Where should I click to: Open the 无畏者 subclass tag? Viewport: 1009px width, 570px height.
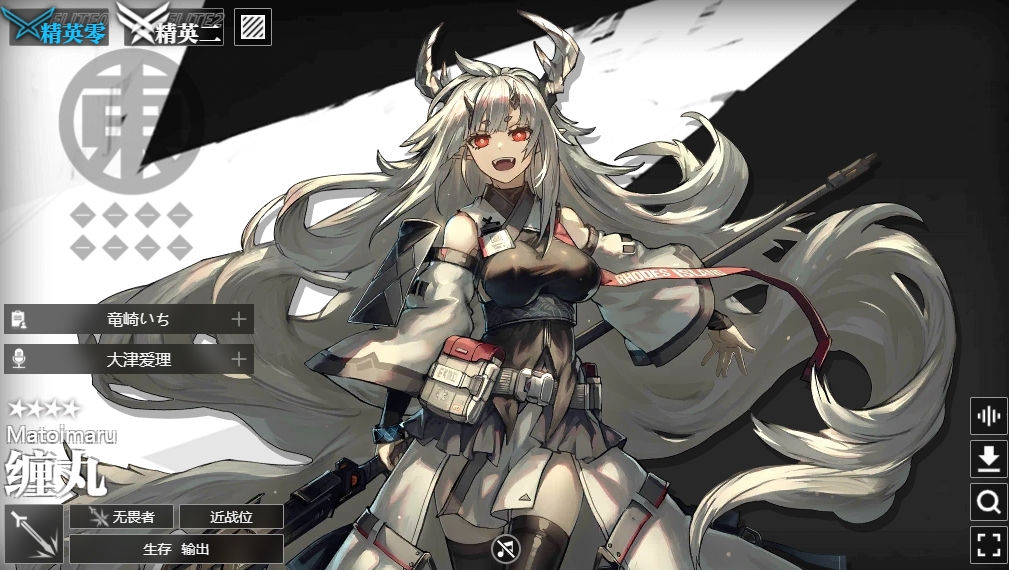(x=121, y=517)
